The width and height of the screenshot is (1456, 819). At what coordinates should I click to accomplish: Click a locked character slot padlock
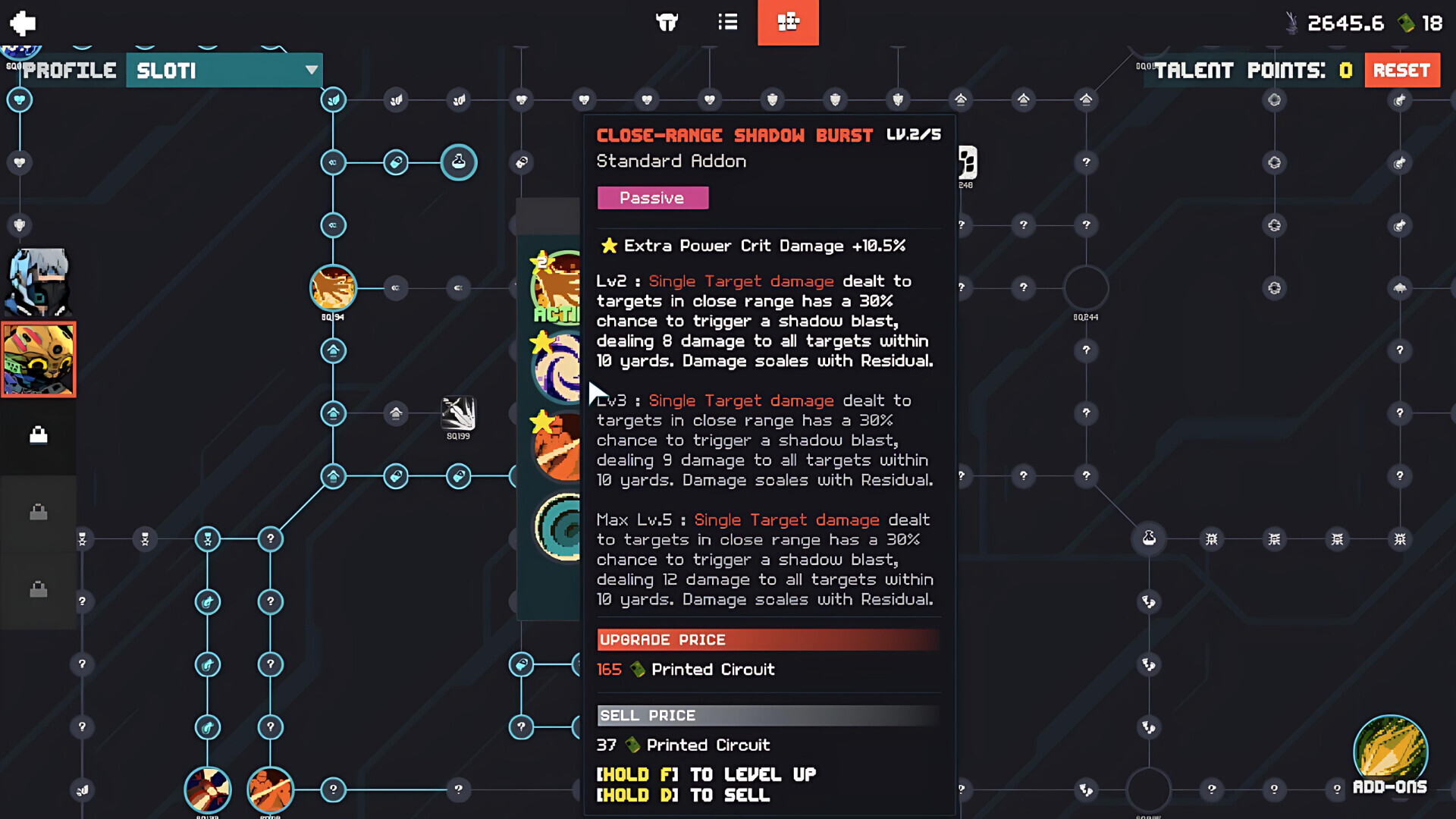(x=39, y=434)
